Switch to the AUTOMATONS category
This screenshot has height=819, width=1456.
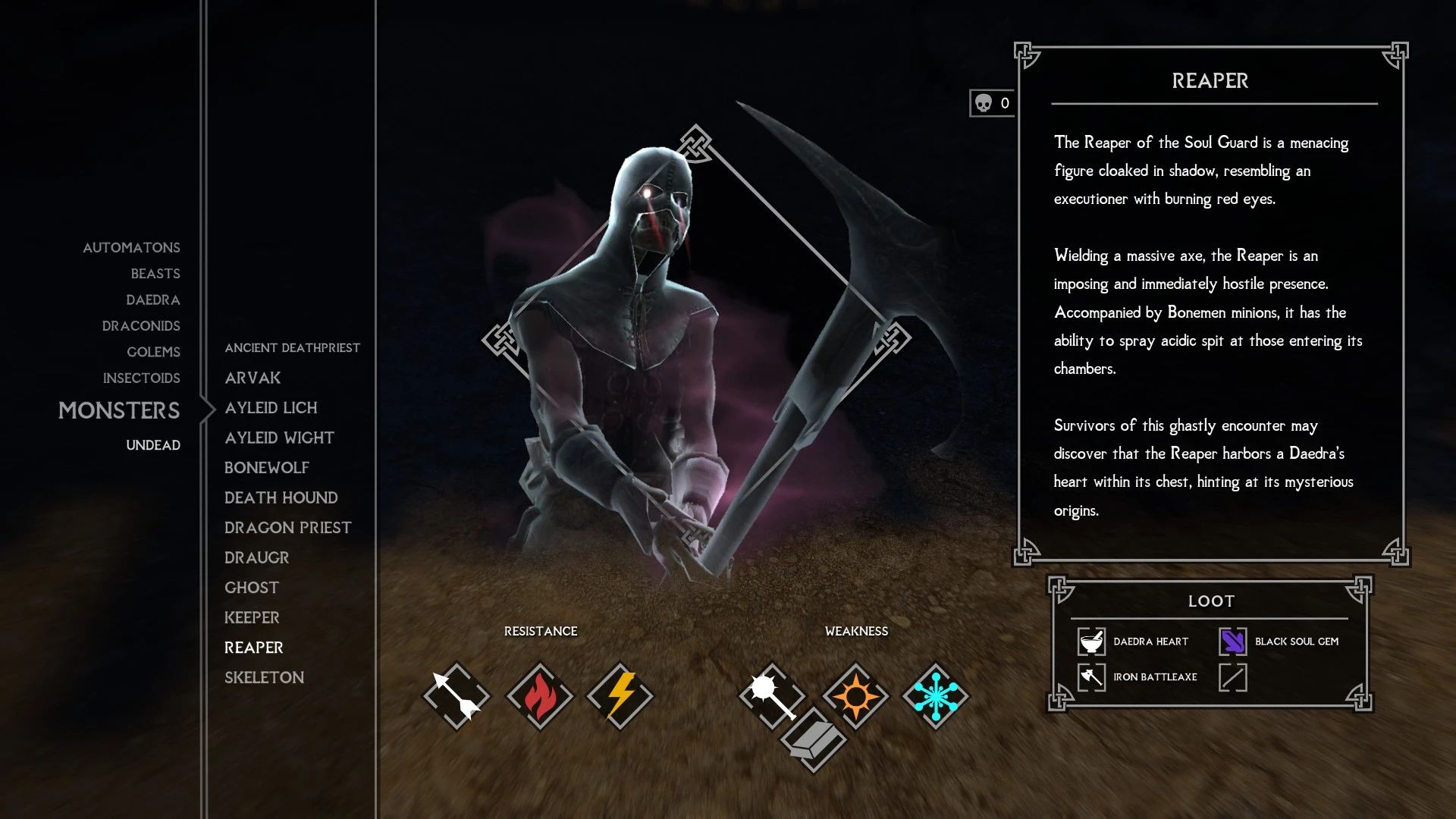pyautogui.click(x=130, y=247)
